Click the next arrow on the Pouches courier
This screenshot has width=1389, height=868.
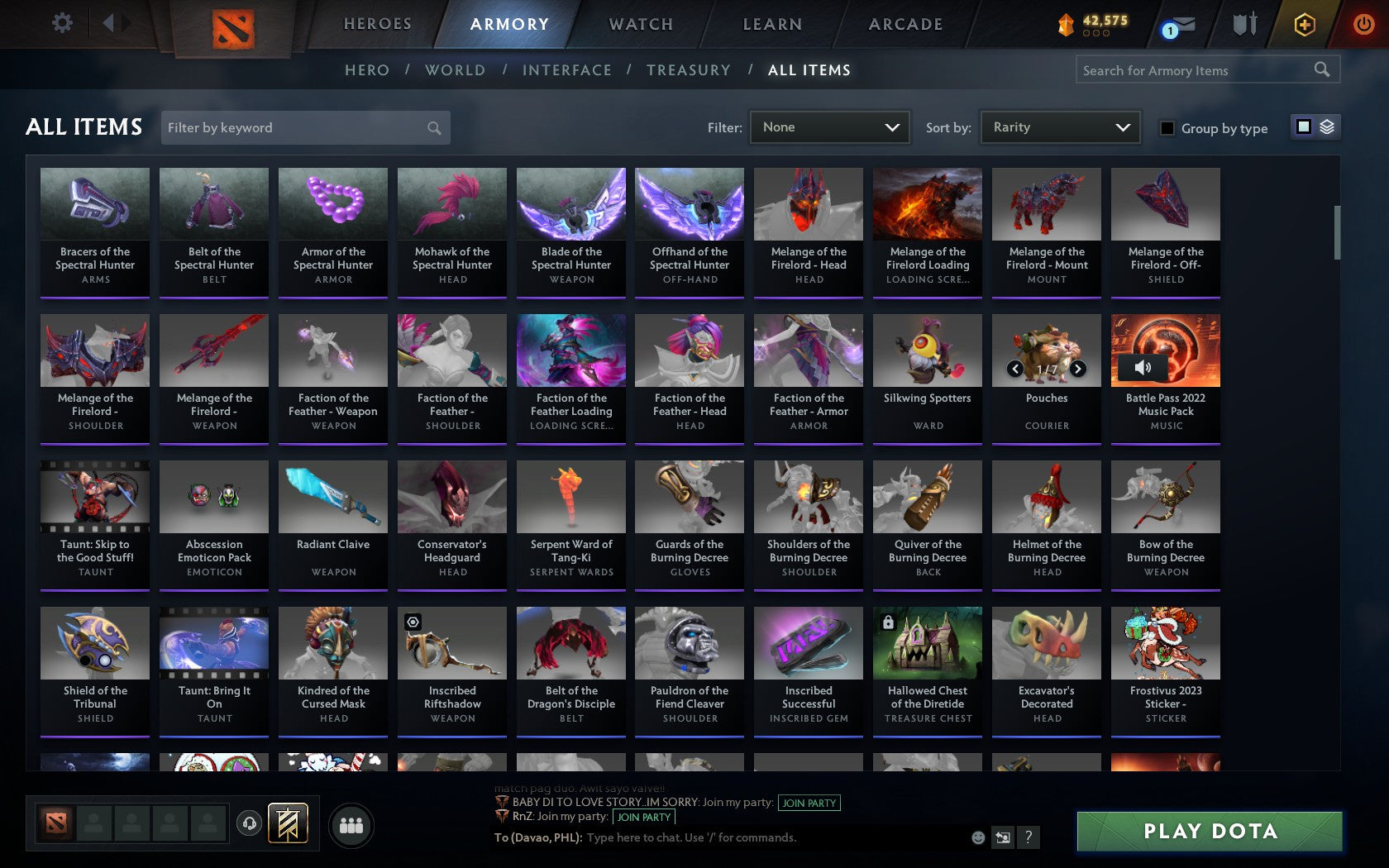coord(1078,369)
